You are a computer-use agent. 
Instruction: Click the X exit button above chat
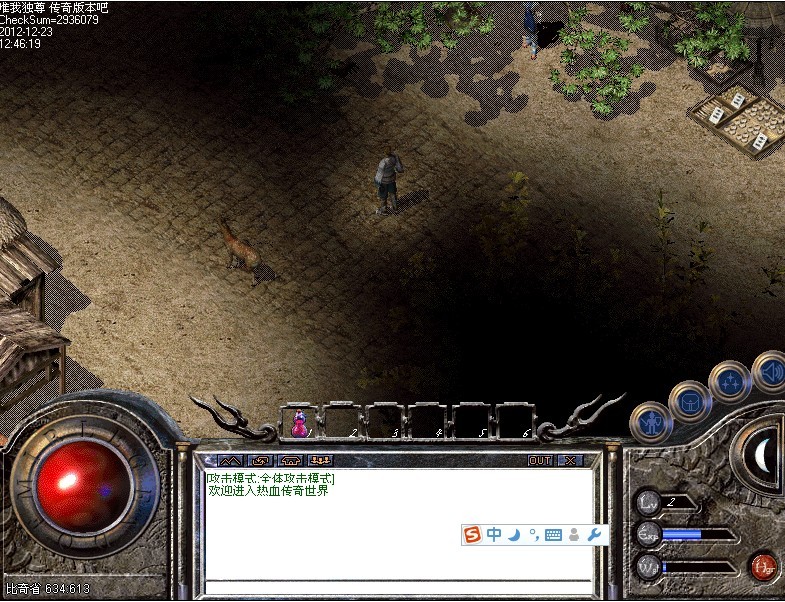pos(570,461)
